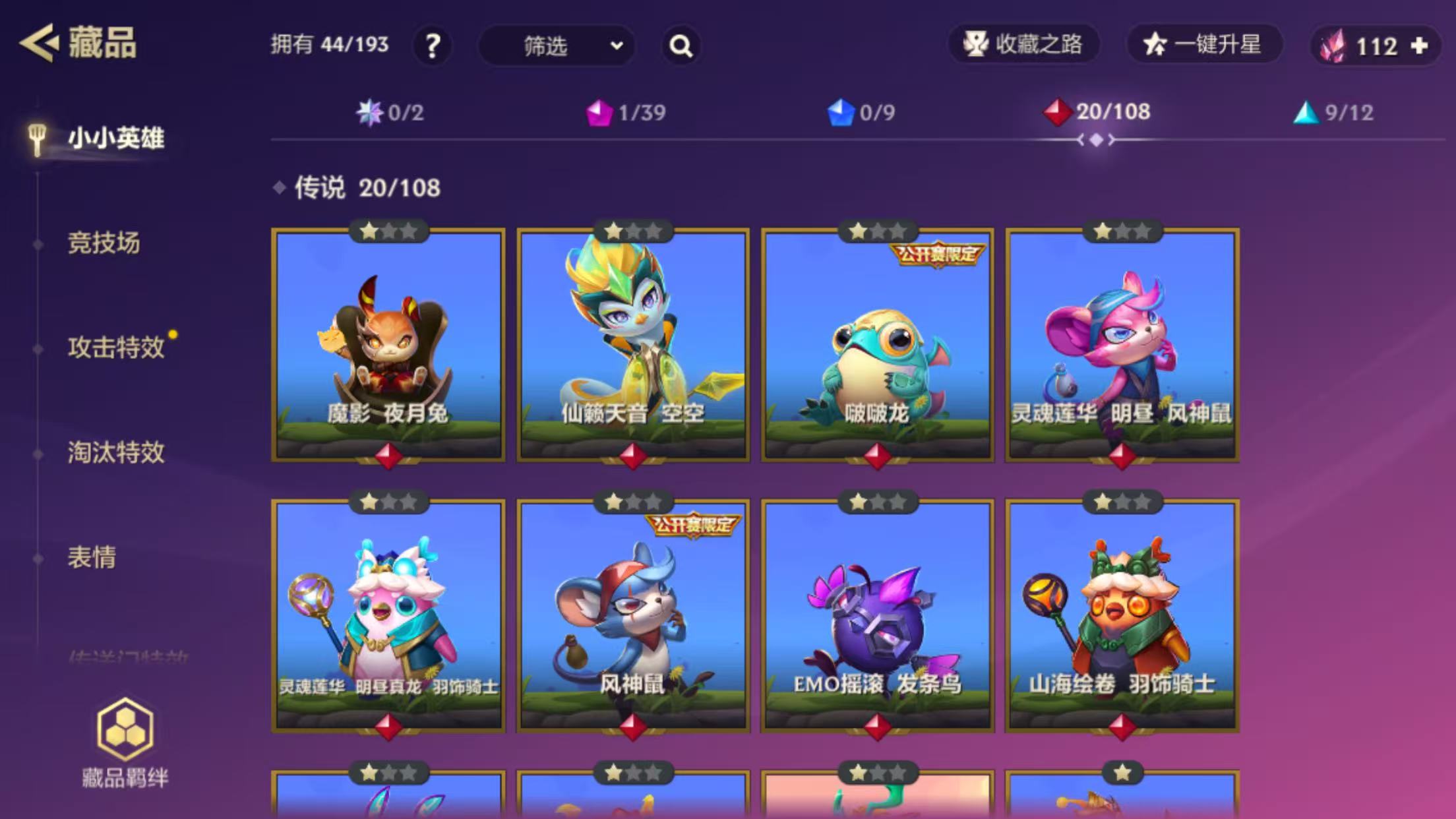Choose the 仙籁天音 空空 card

coord(633,345)
